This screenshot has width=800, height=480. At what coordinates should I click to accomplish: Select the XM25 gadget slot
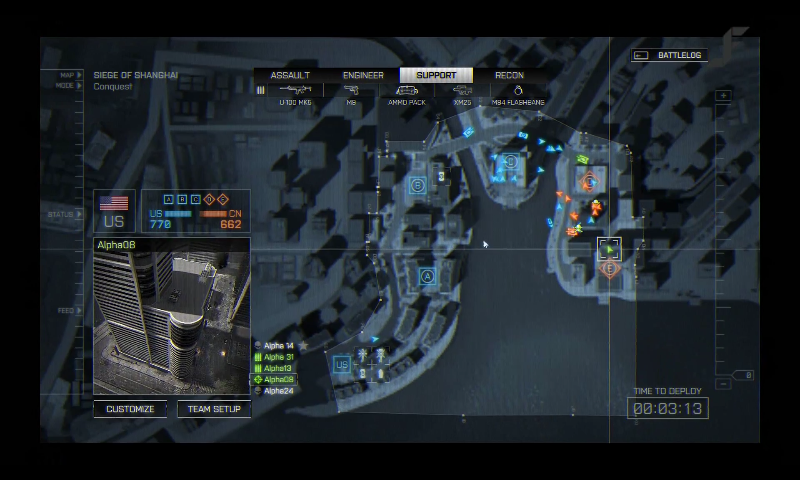[x=462, y=94]
